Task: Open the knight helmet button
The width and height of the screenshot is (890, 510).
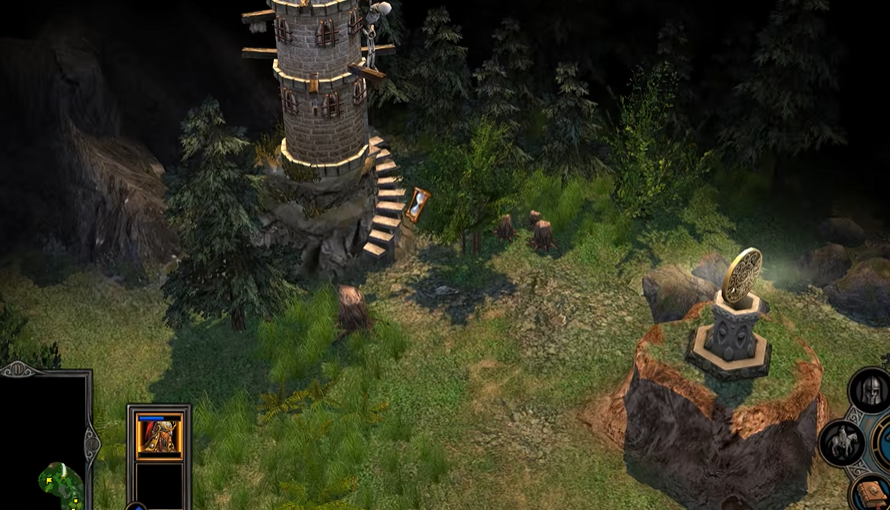Action: click(870, 390)
